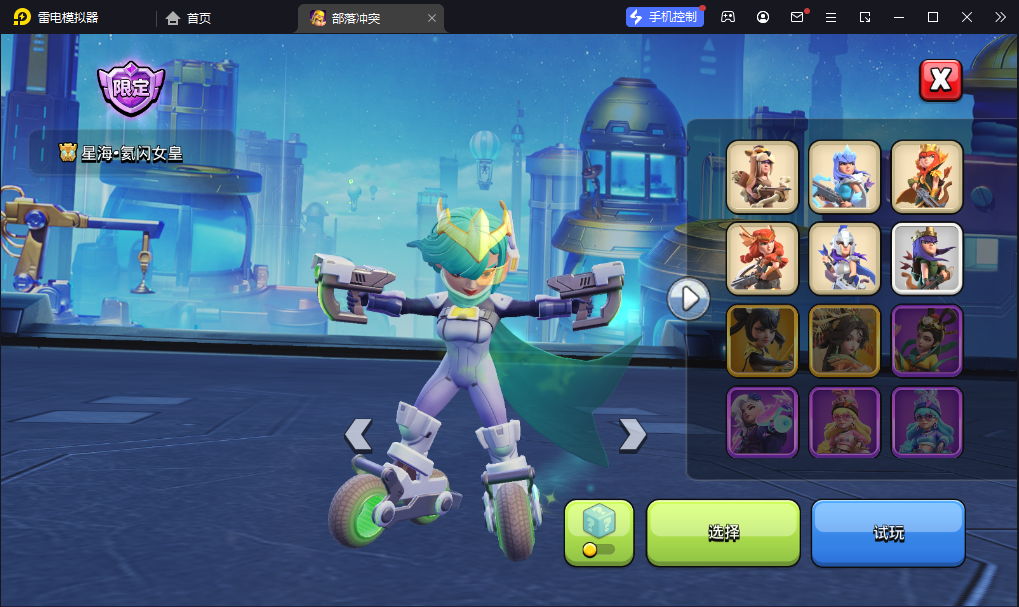Pick the red-haired crowned queen in green skin
1019x607 pixels.
point(926,176)
